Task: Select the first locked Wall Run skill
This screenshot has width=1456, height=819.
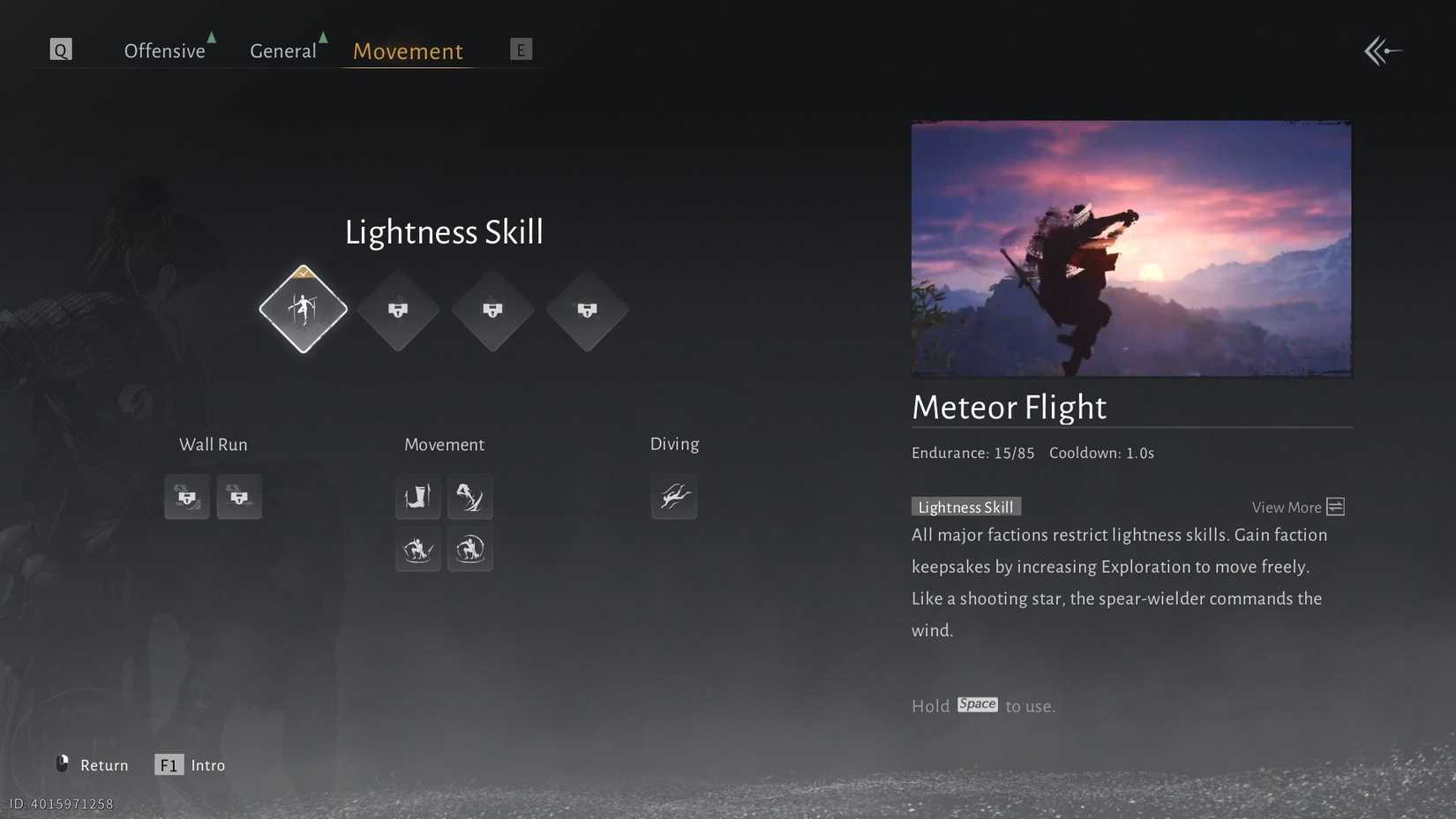Action: click(x=186, y=497)
